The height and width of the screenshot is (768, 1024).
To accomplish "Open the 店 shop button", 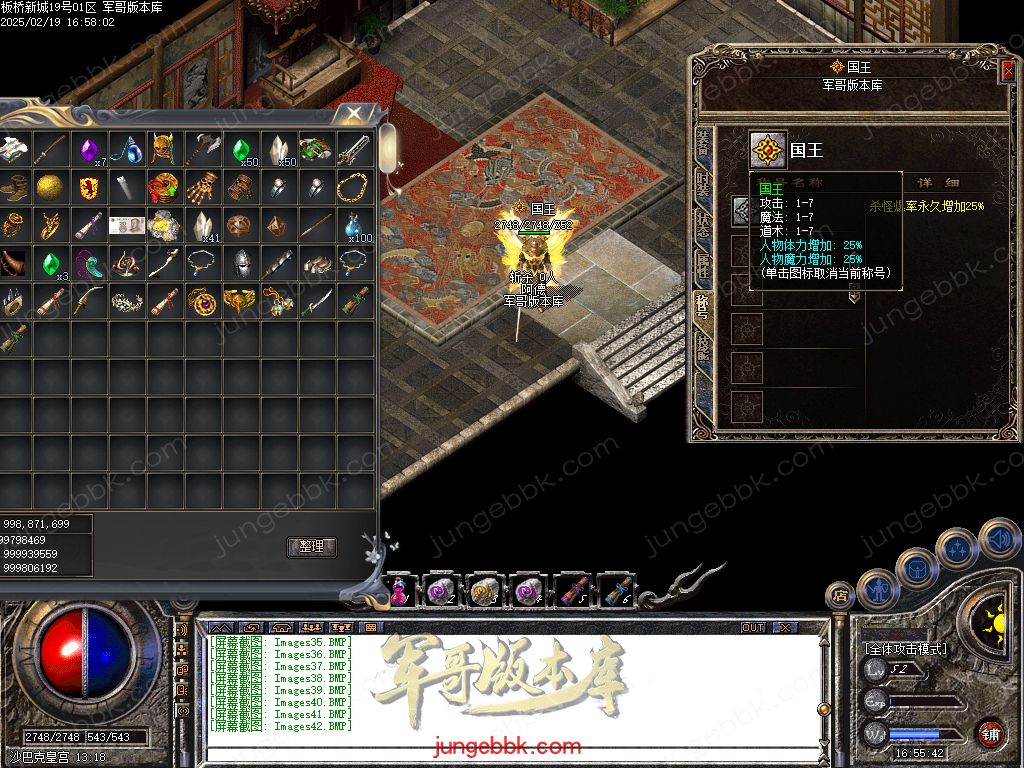I will tap(838, 595).
